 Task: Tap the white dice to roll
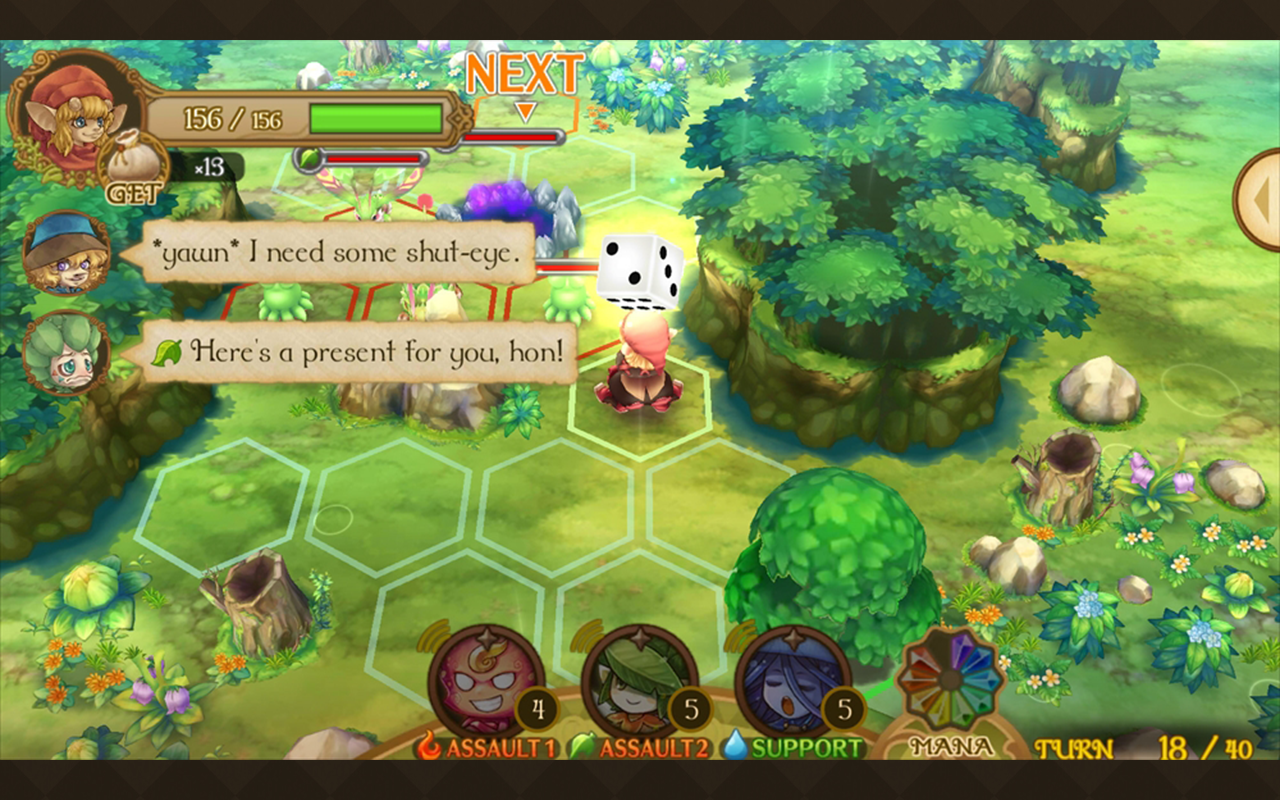(x=641, y=272)
